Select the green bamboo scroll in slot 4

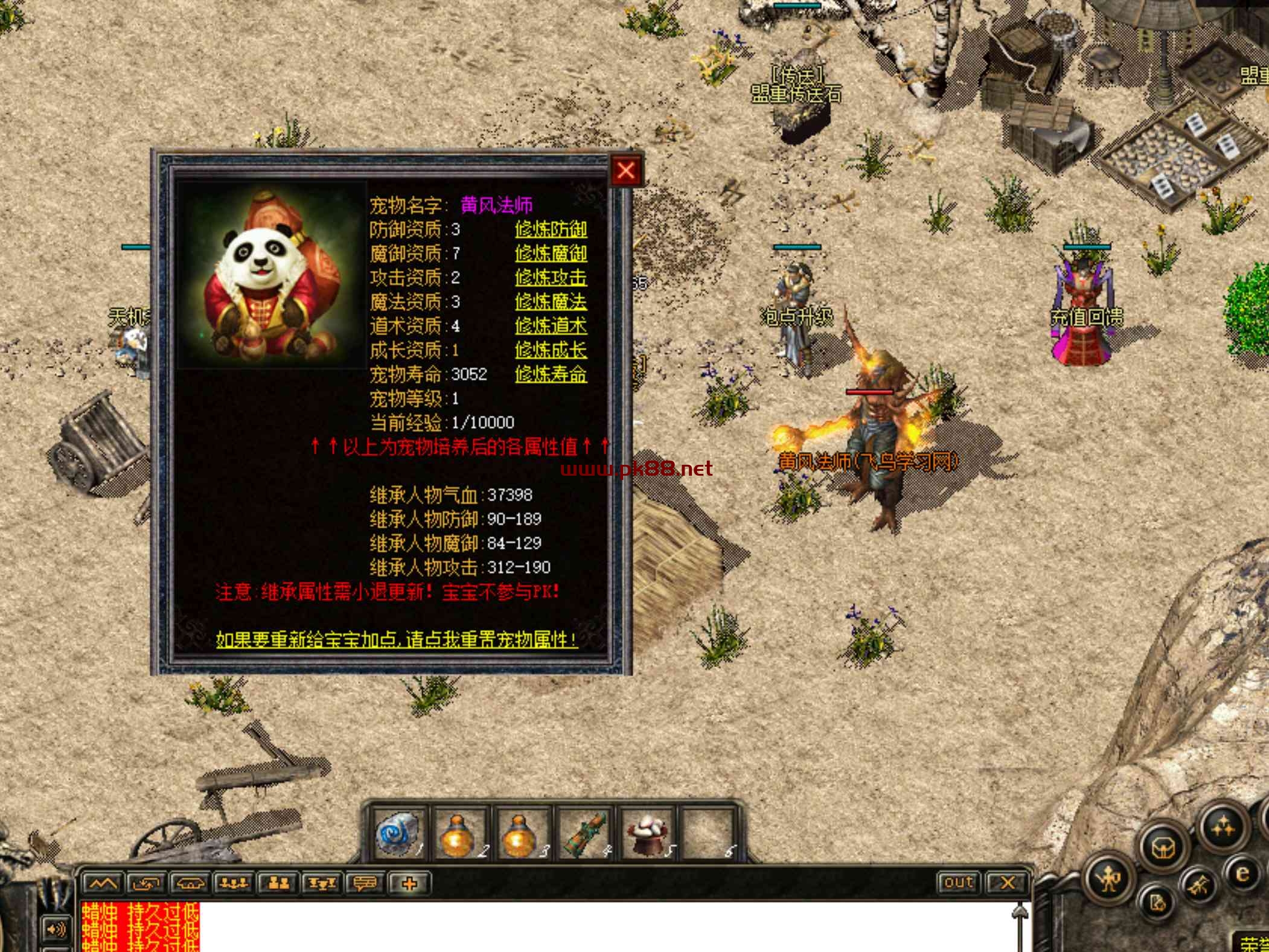[583, 834]
